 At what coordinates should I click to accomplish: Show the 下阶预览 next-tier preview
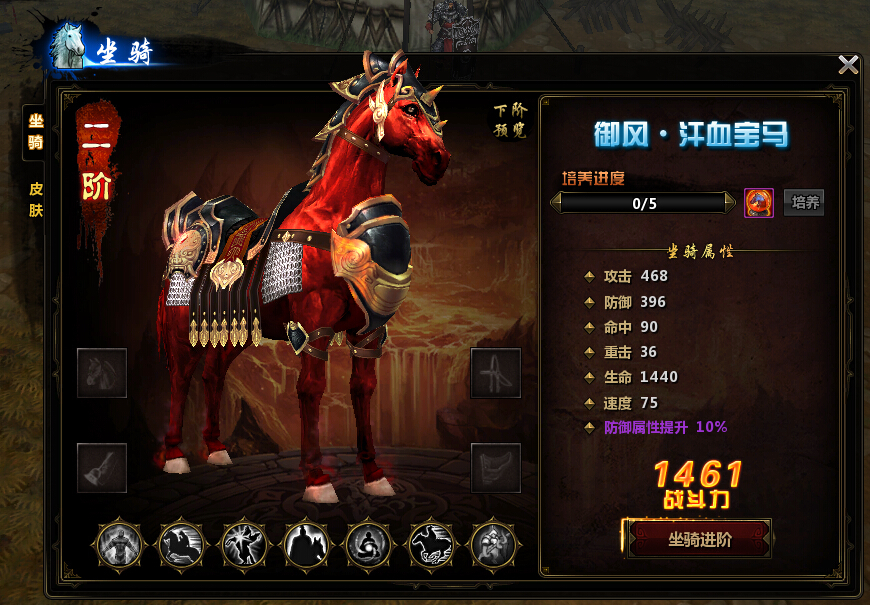tap(509, 120)
